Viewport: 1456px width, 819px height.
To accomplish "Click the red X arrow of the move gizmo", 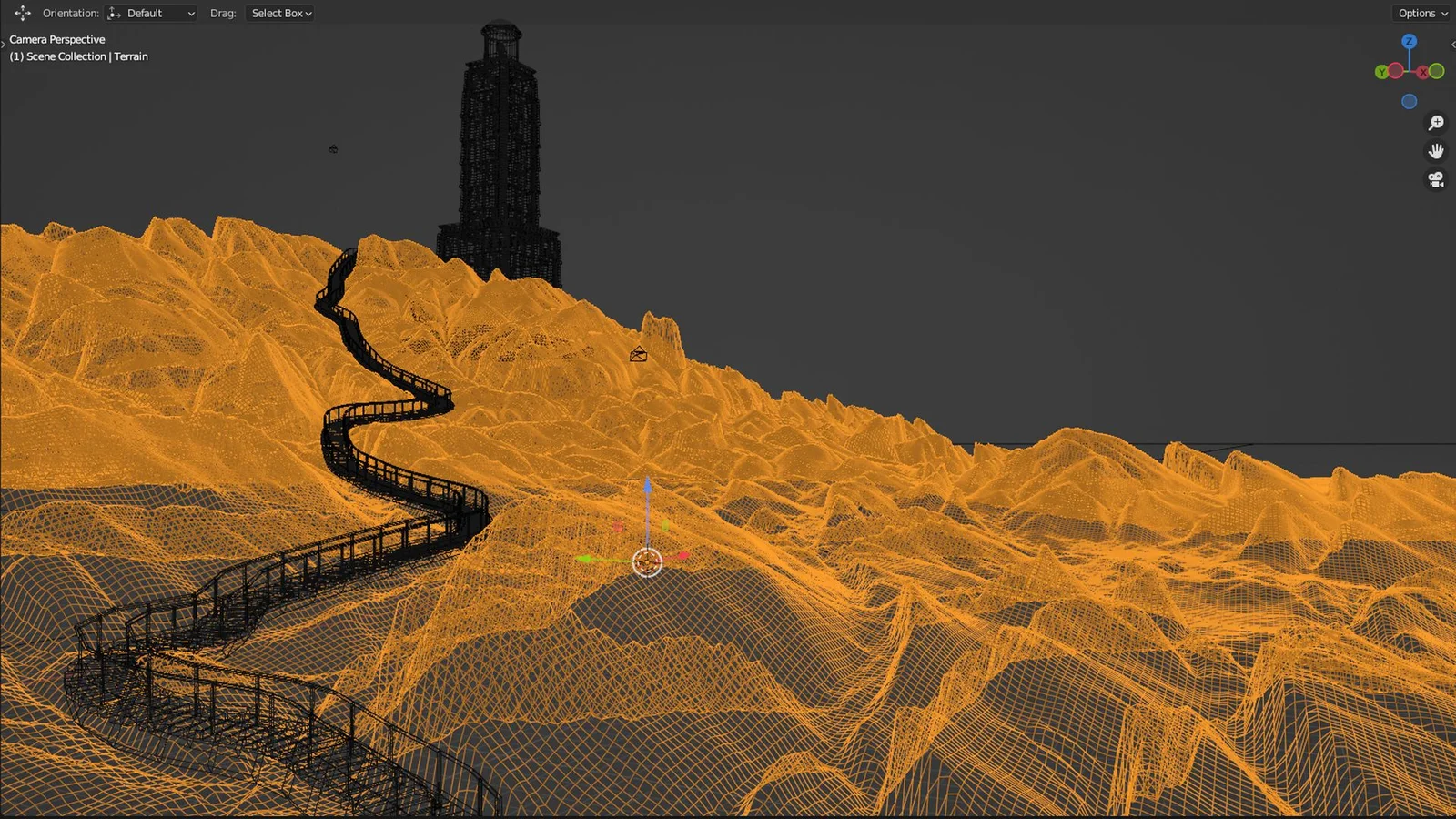I will (x=682, y=556).
